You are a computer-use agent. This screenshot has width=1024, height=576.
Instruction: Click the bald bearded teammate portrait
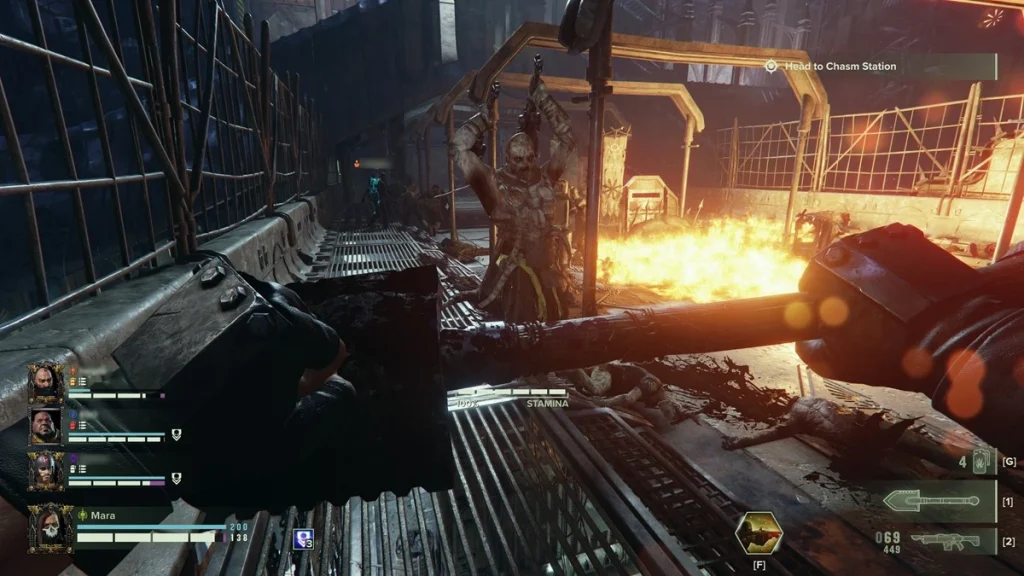(x=46, y=381)
